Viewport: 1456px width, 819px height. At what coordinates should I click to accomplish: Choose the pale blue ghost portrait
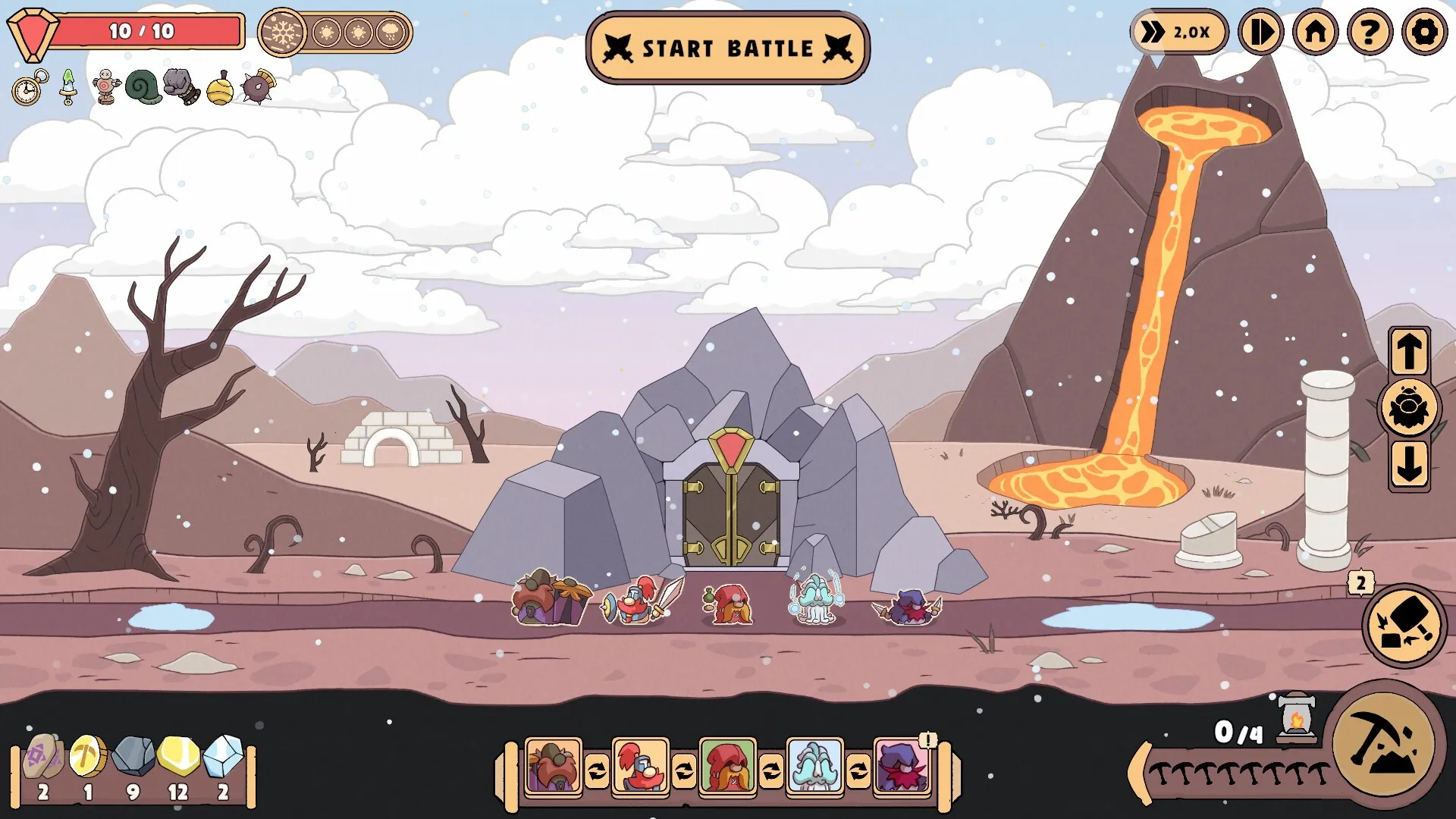(x=814, y=766)
